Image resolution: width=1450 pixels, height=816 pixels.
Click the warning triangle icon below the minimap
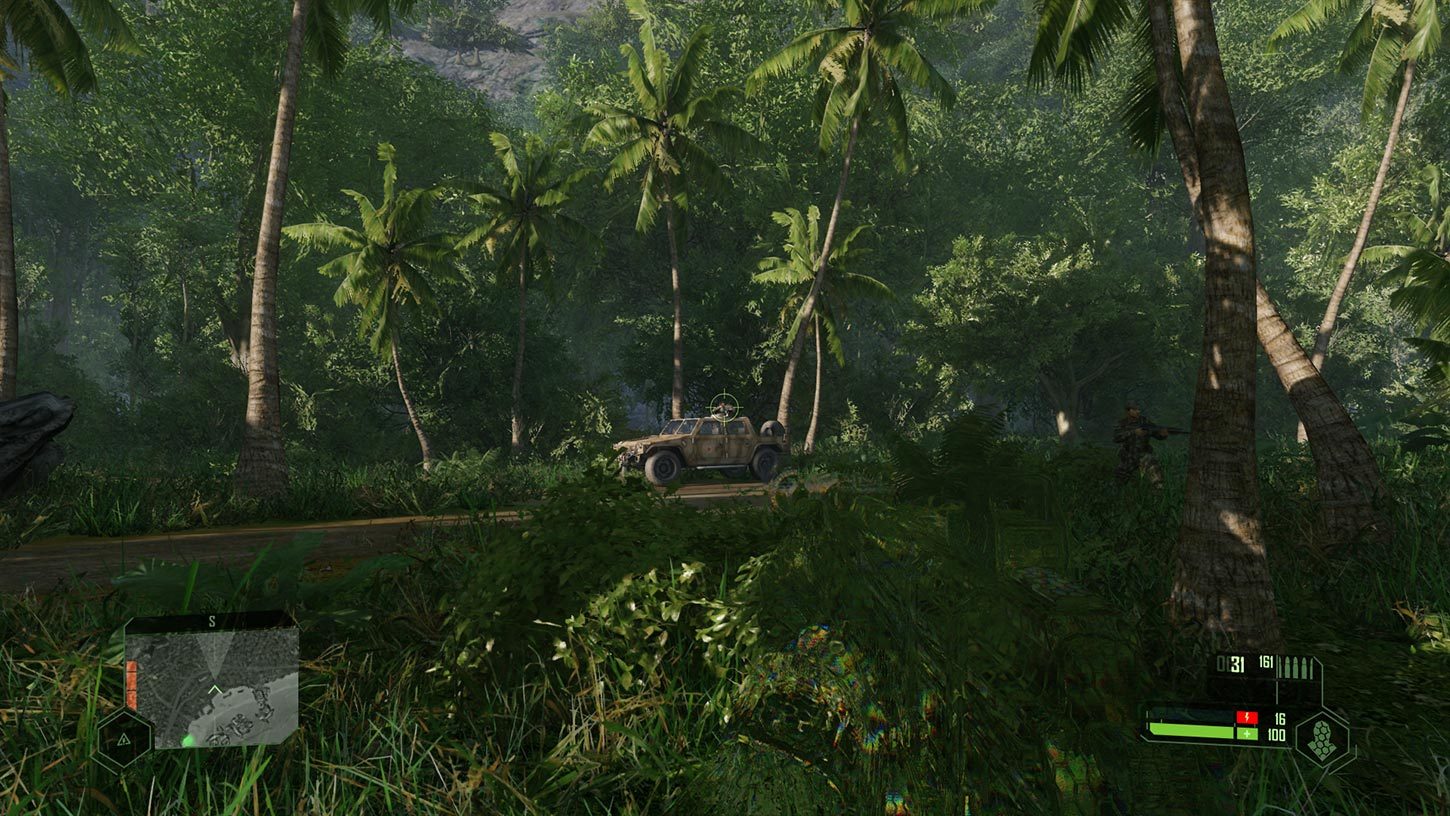123,740
